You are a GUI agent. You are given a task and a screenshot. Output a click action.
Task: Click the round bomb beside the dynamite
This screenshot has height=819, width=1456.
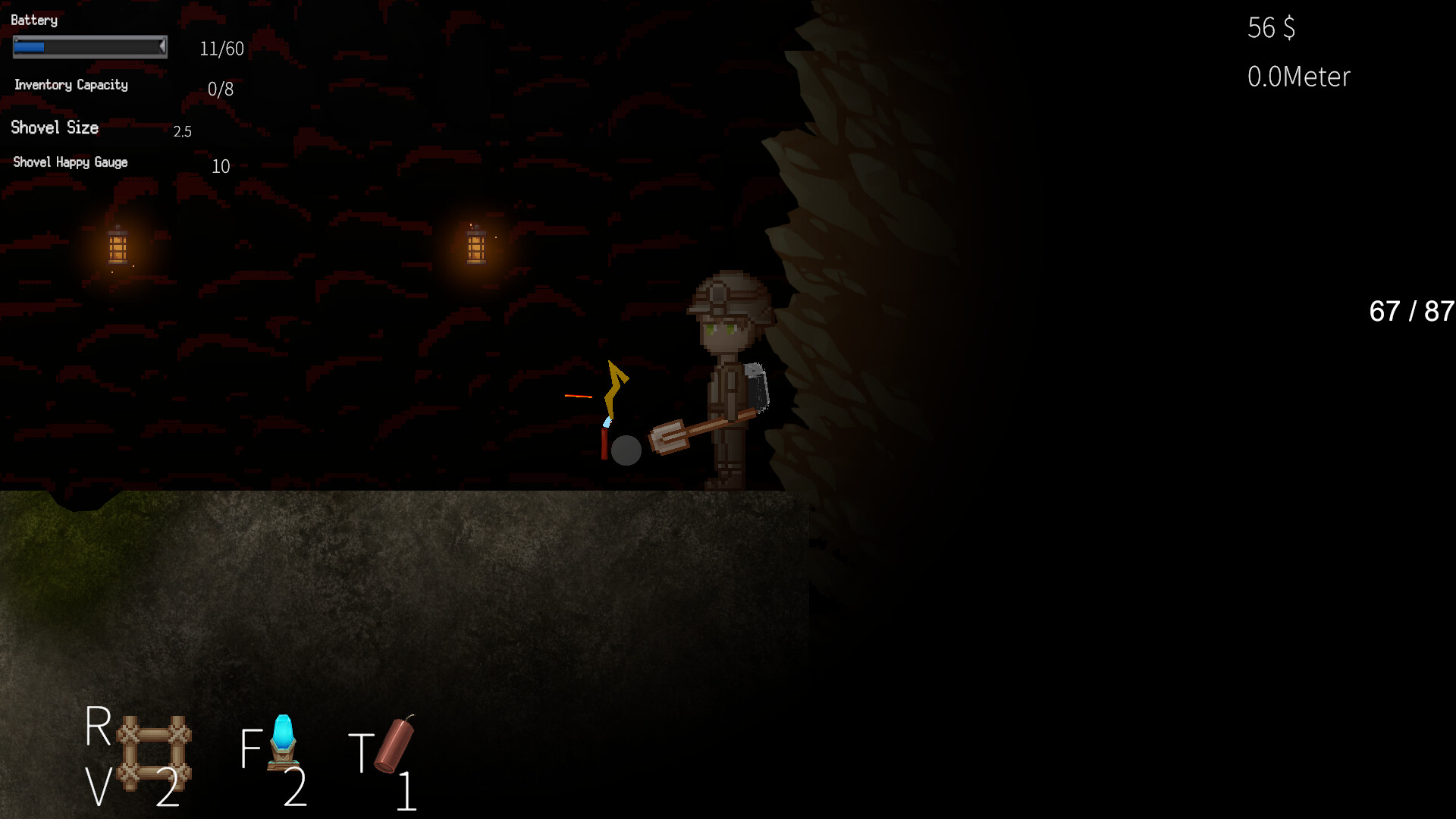[x=626, y=450]
